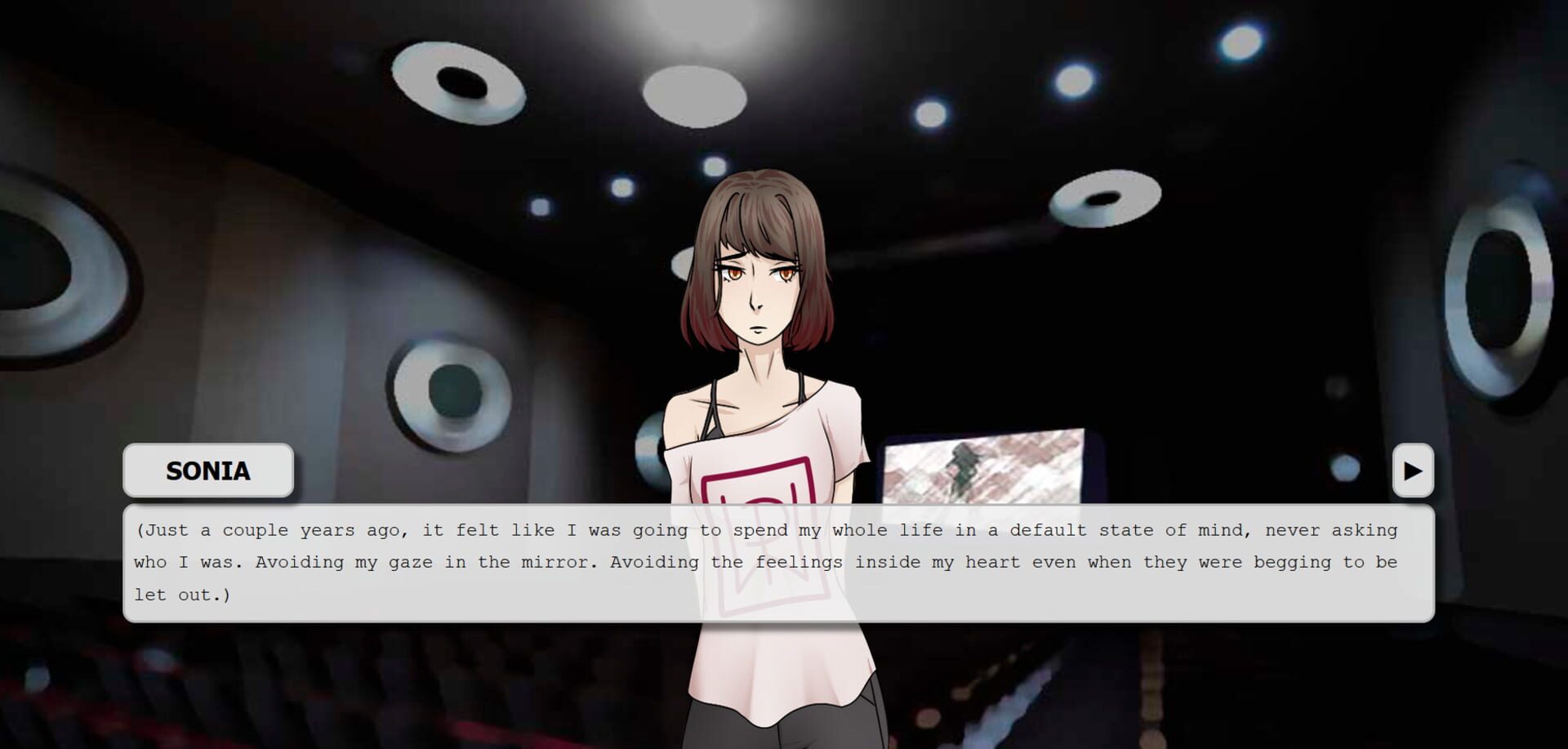Screen dimensions: 1568x749
Task: Click the advance arrow to continue dialogue
Action: coord(1413,470)
